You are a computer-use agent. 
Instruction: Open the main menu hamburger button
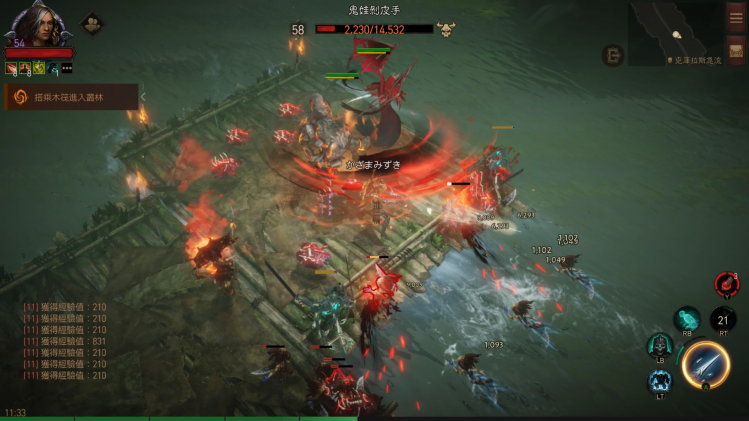tap(737, 18)
